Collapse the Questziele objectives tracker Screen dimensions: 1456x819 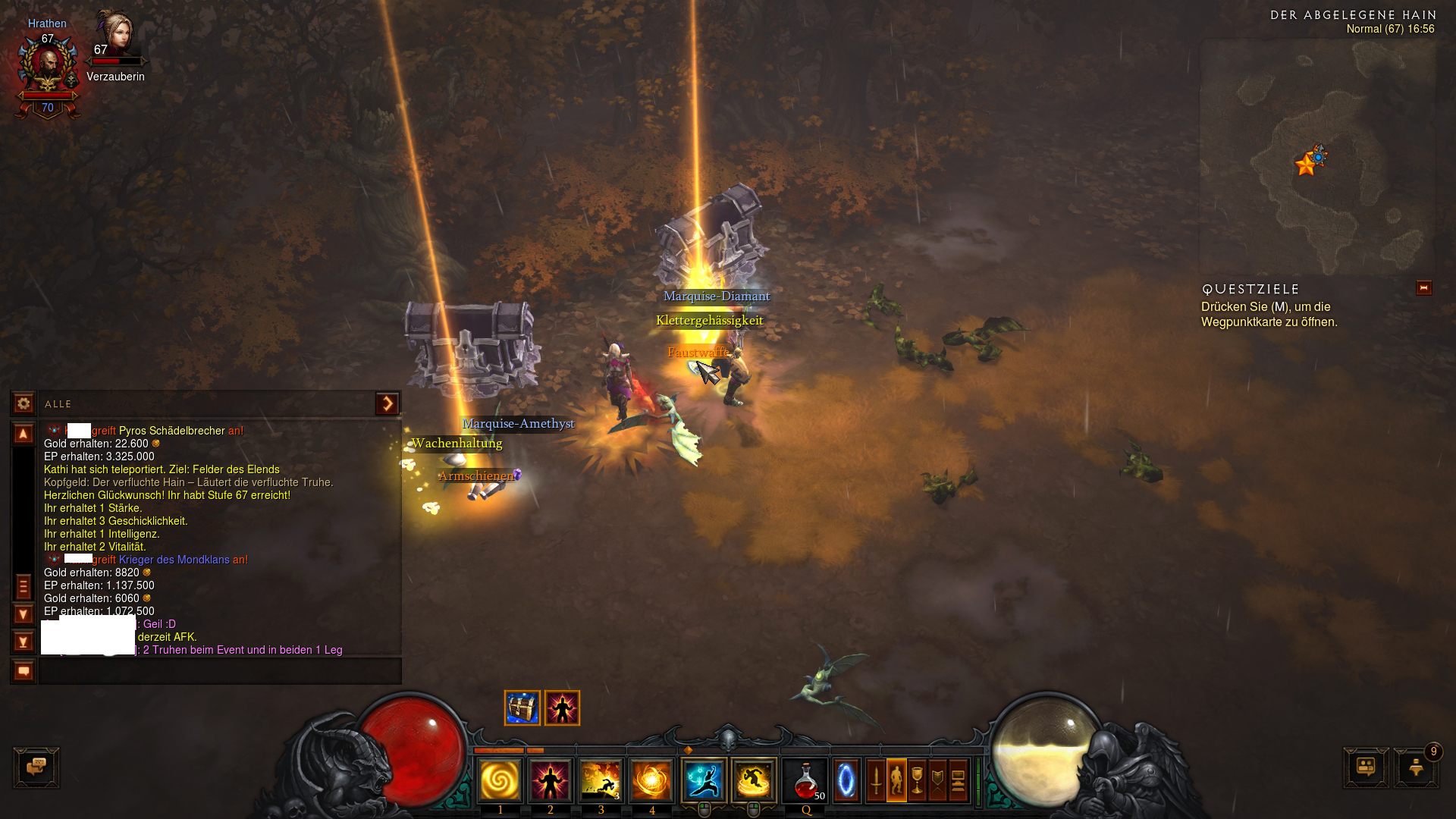[1423, 288]
